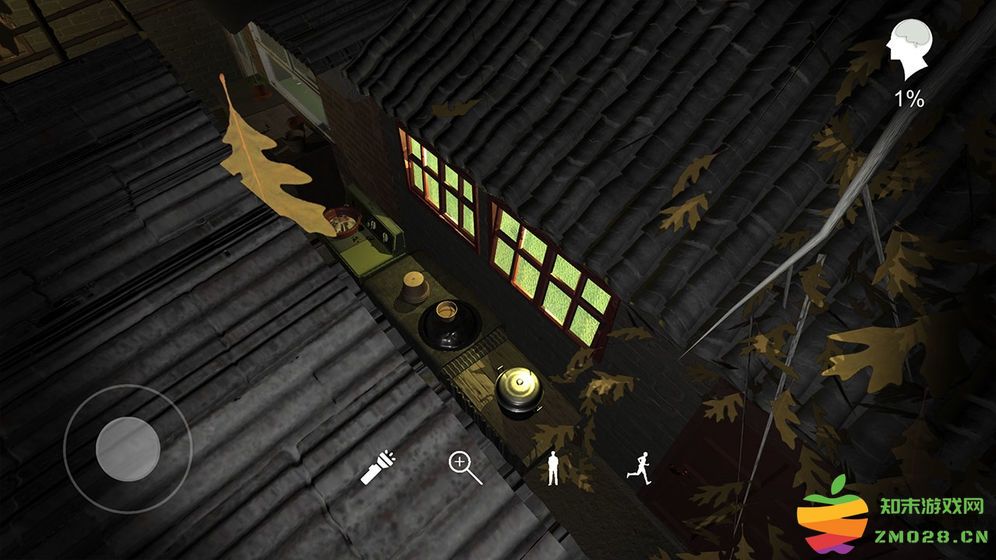Tap the magnifying glass zoom button
The height and width of the screenshot is (560, 996).
point(464,466)
